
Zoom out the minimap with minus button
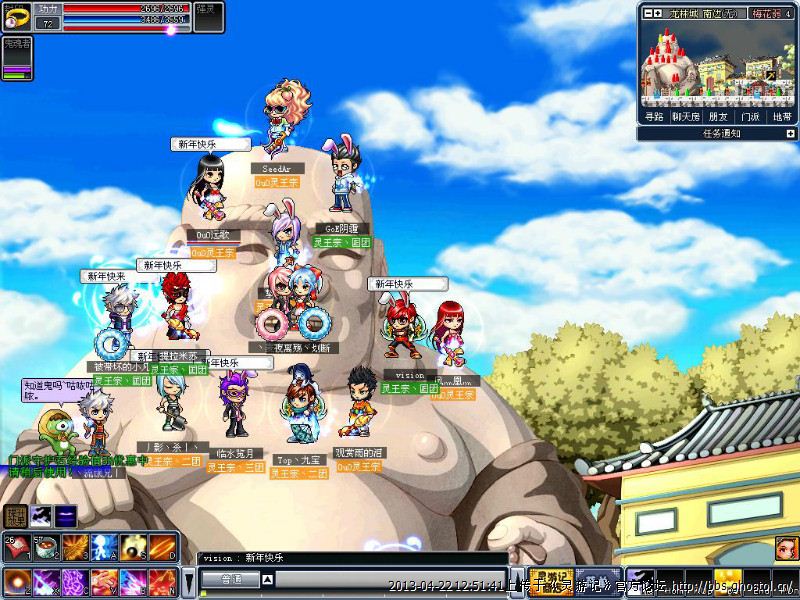pyautogui.click(x=647, y=14)
